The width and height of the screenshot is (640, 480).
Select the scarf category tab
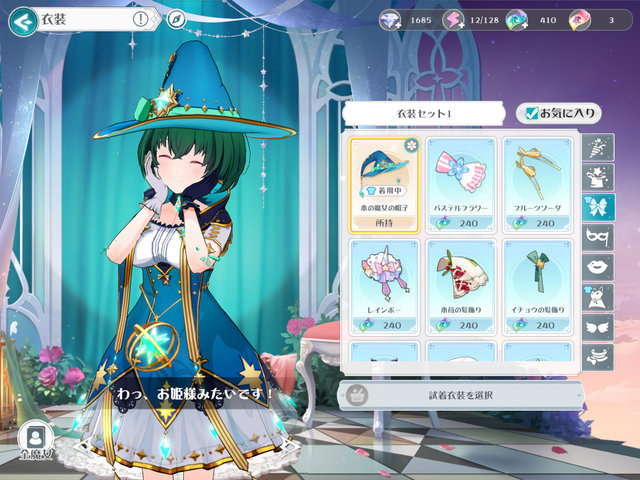tap(597, 355)
